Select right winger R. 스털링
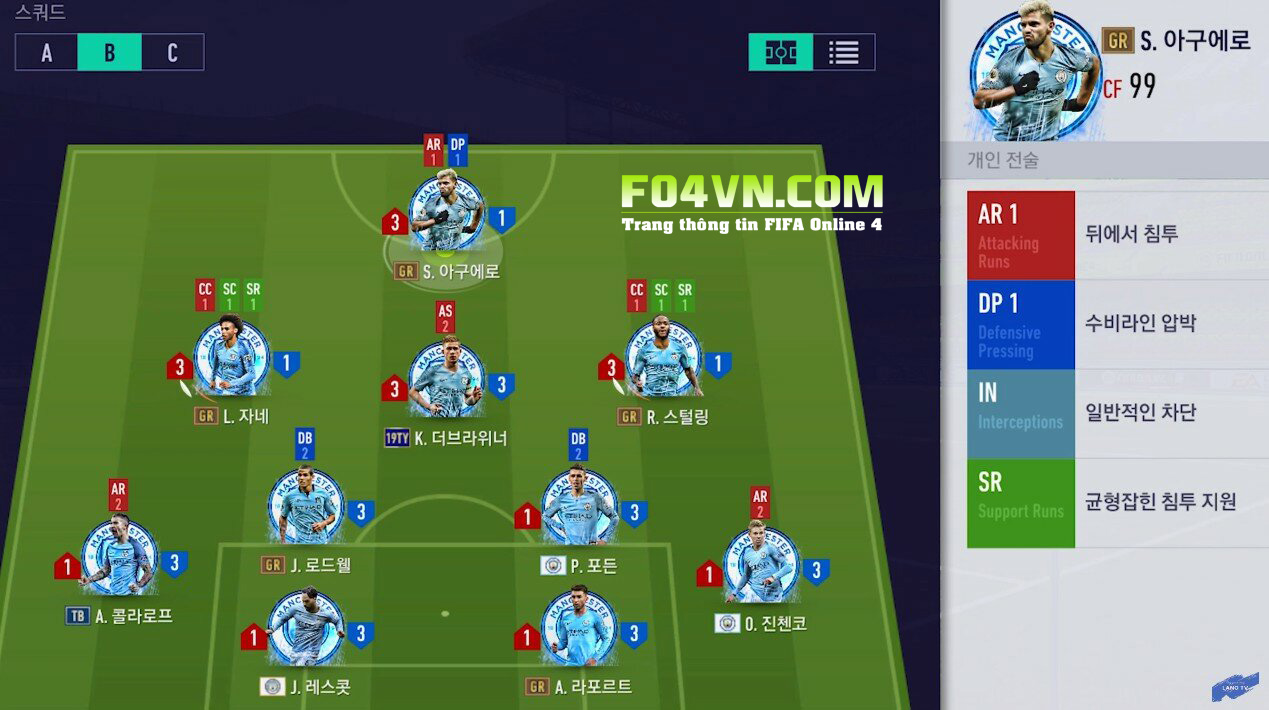The width and height of the screenshot is (1269, 710). click(663, 358)
